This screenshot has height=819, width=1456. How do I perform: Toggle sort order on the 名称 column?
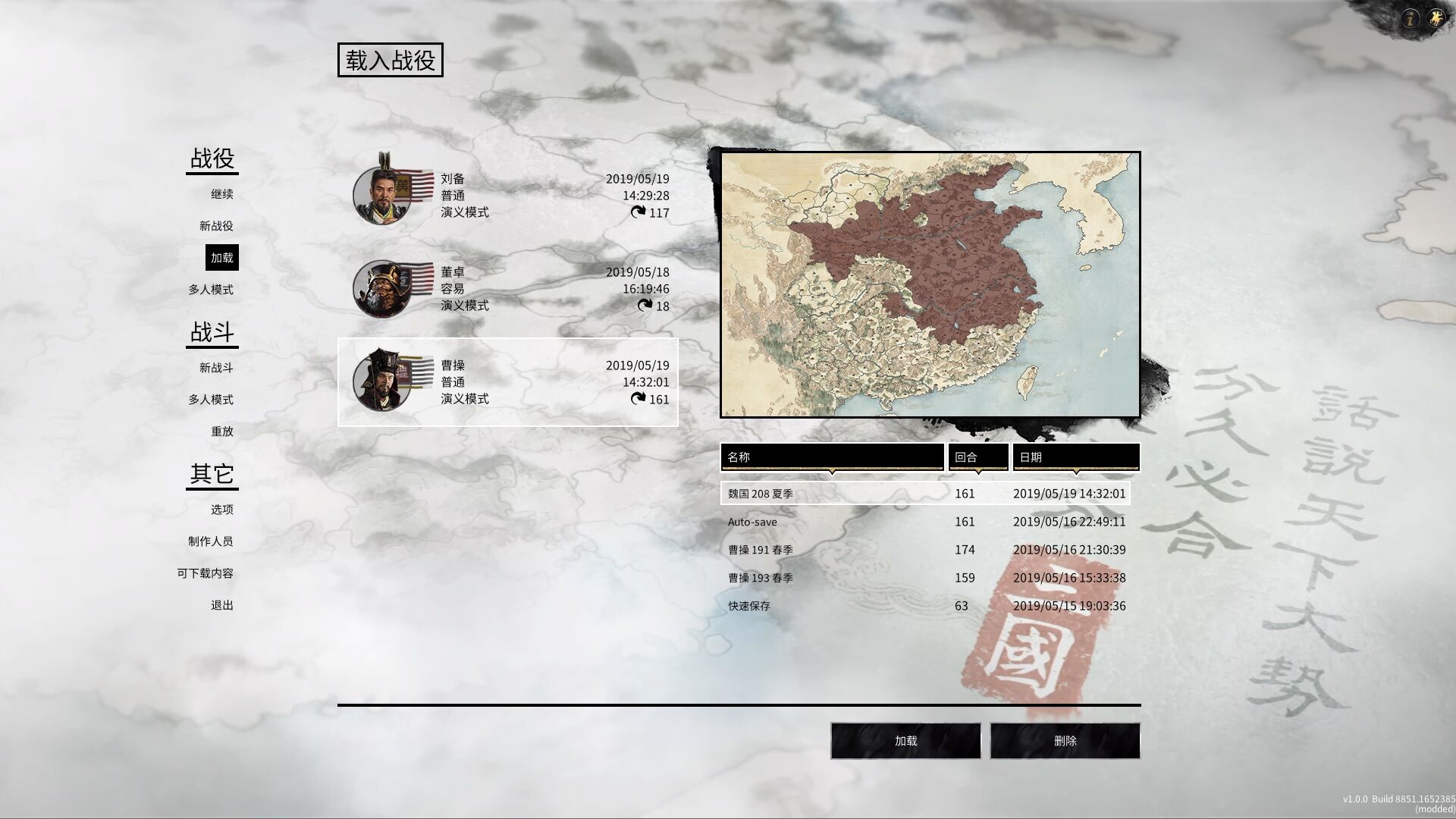832,456
